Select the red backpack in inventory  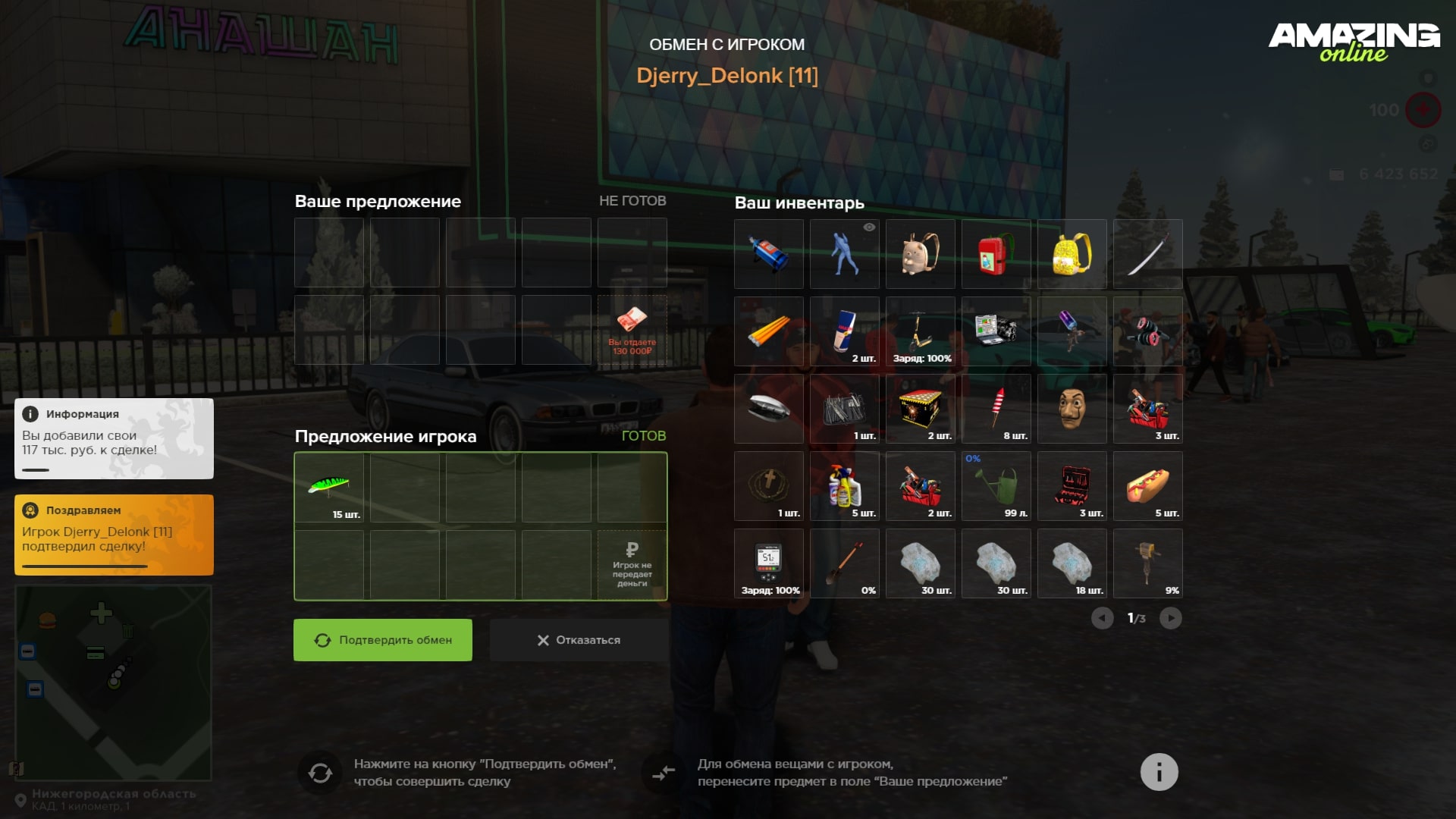coord(996,254)
